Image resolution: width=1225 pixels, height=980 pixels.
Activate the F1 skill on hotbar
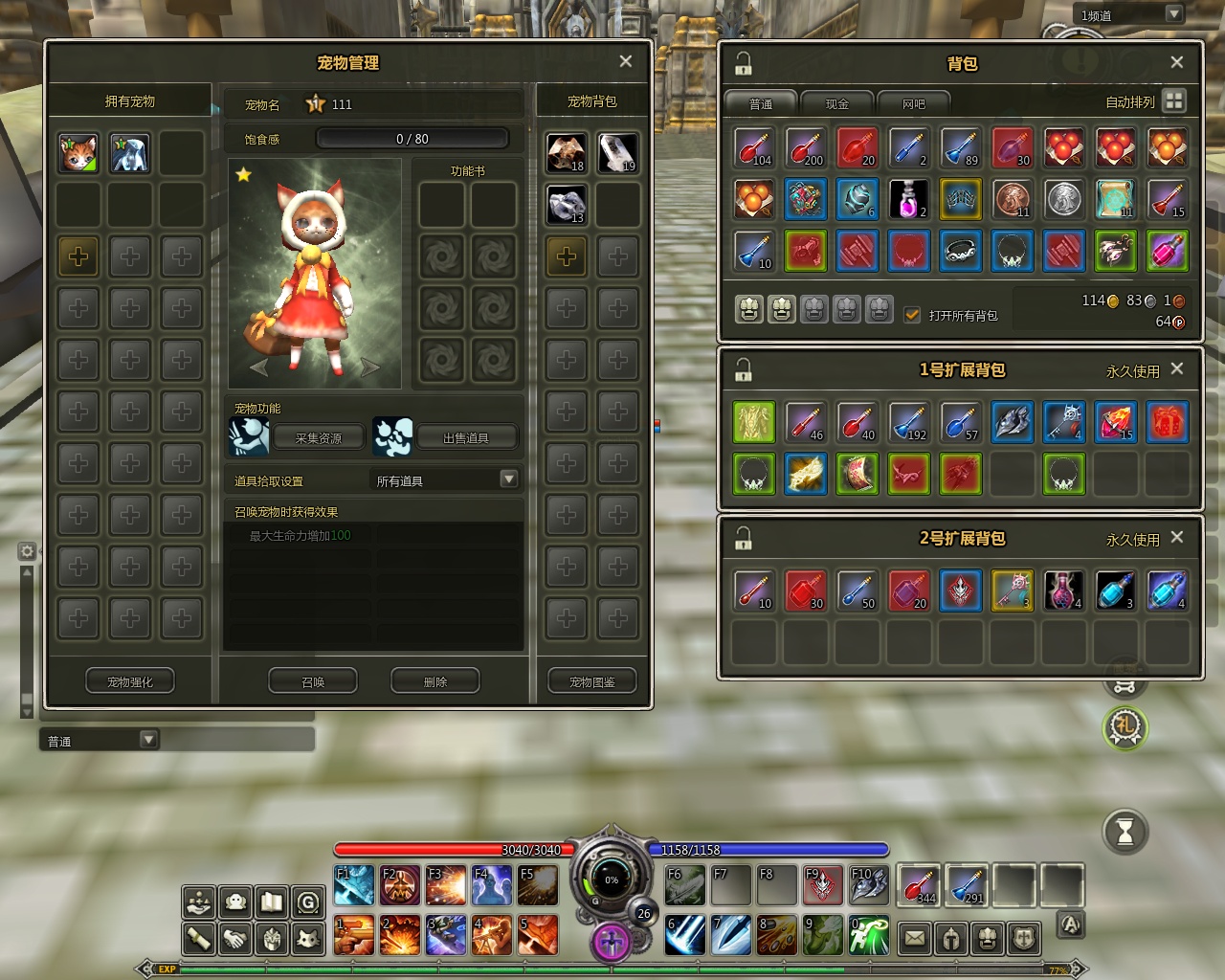[354, 885]
